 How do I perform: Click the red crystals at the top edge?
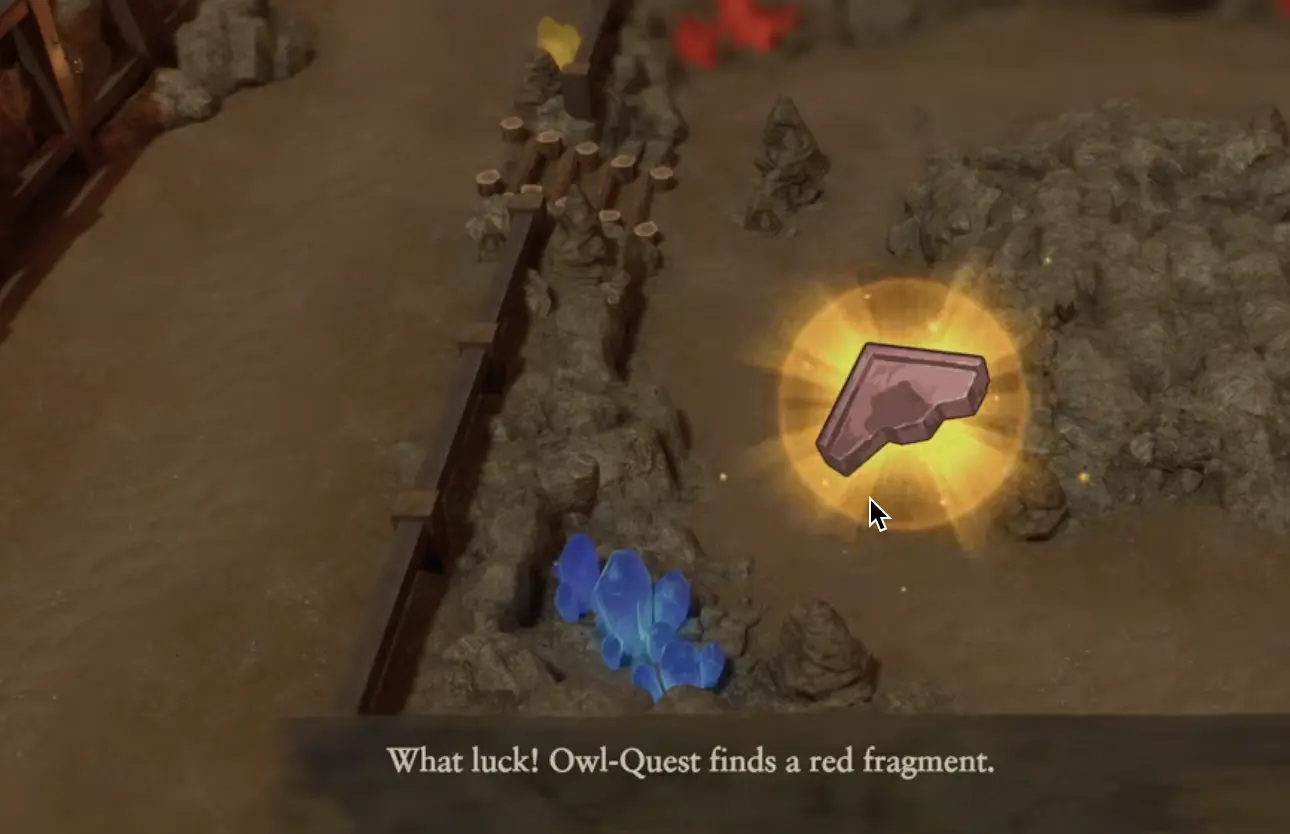pyautogui.click(x=720, y=25)
